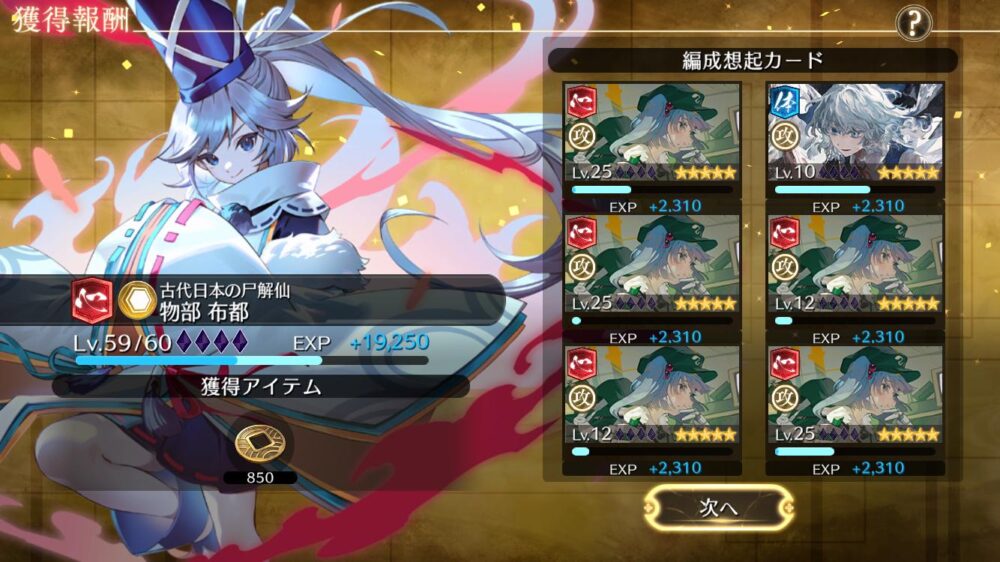Tap the gold coin reward item
The image size is (1000, 562).
tap(259, 445)
